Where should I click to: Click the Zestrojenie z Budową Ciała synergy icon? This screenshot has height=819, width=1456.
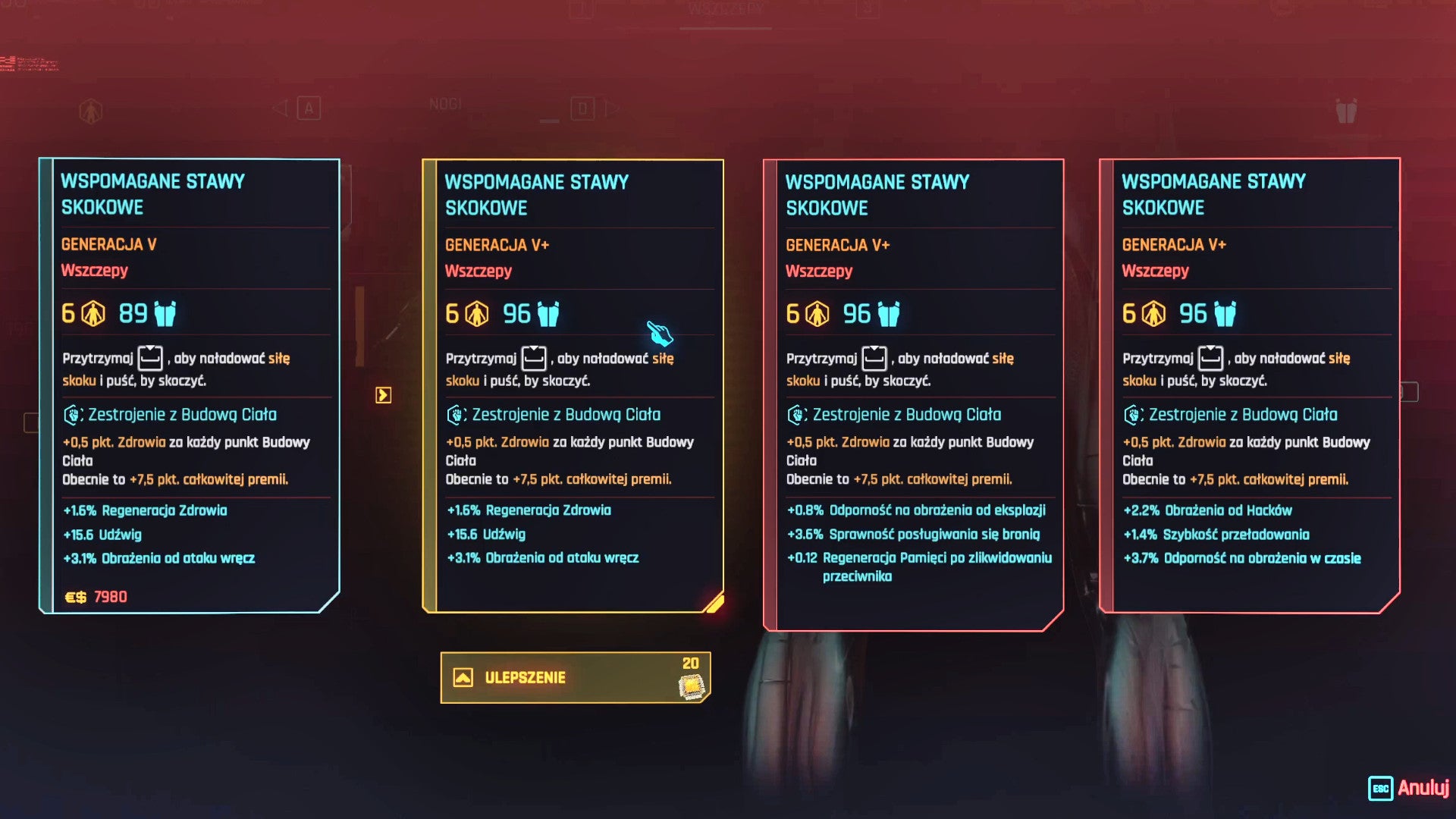(72, 414)
